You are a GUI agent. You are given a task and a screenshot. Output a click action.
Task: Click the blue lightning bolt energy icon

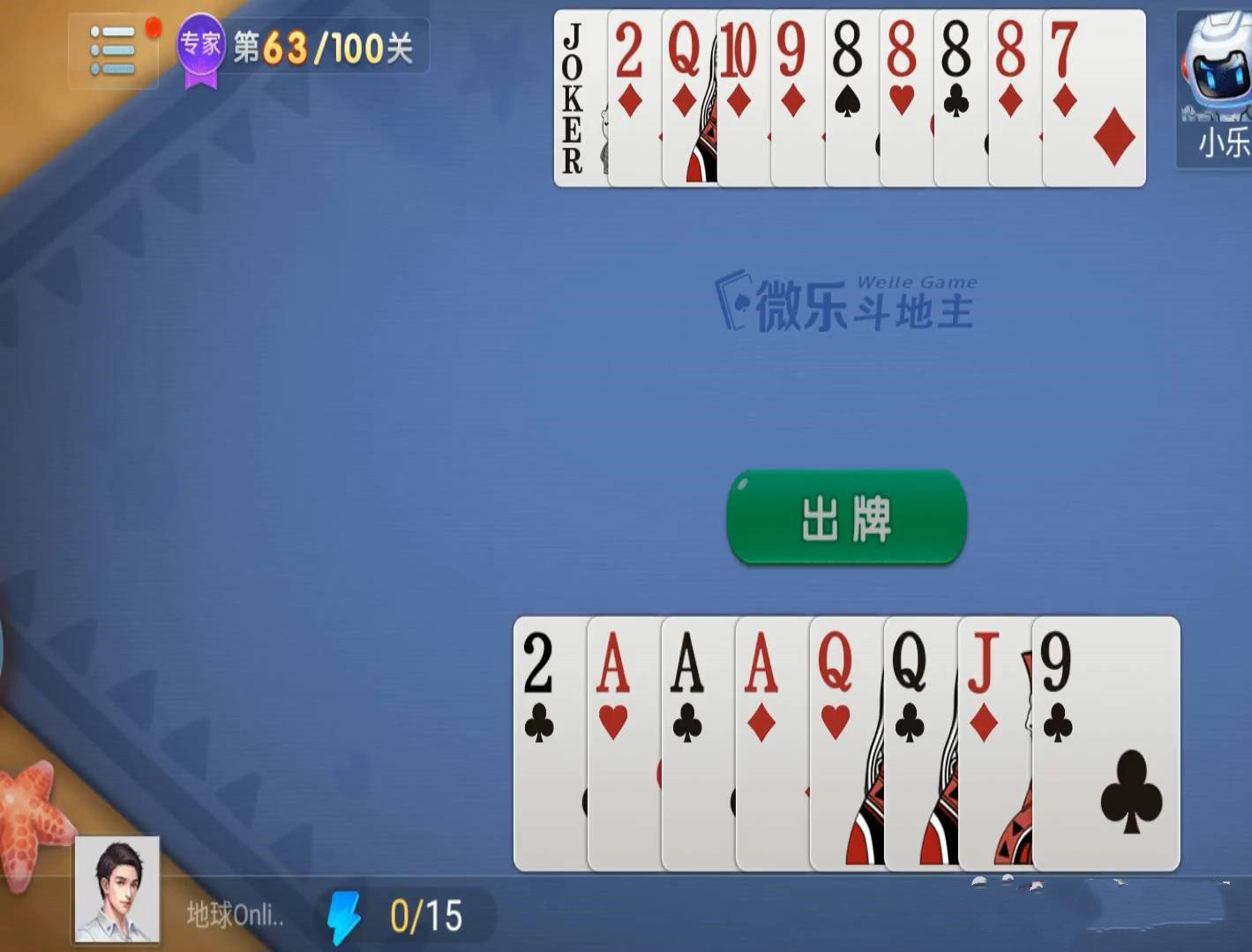344,916
